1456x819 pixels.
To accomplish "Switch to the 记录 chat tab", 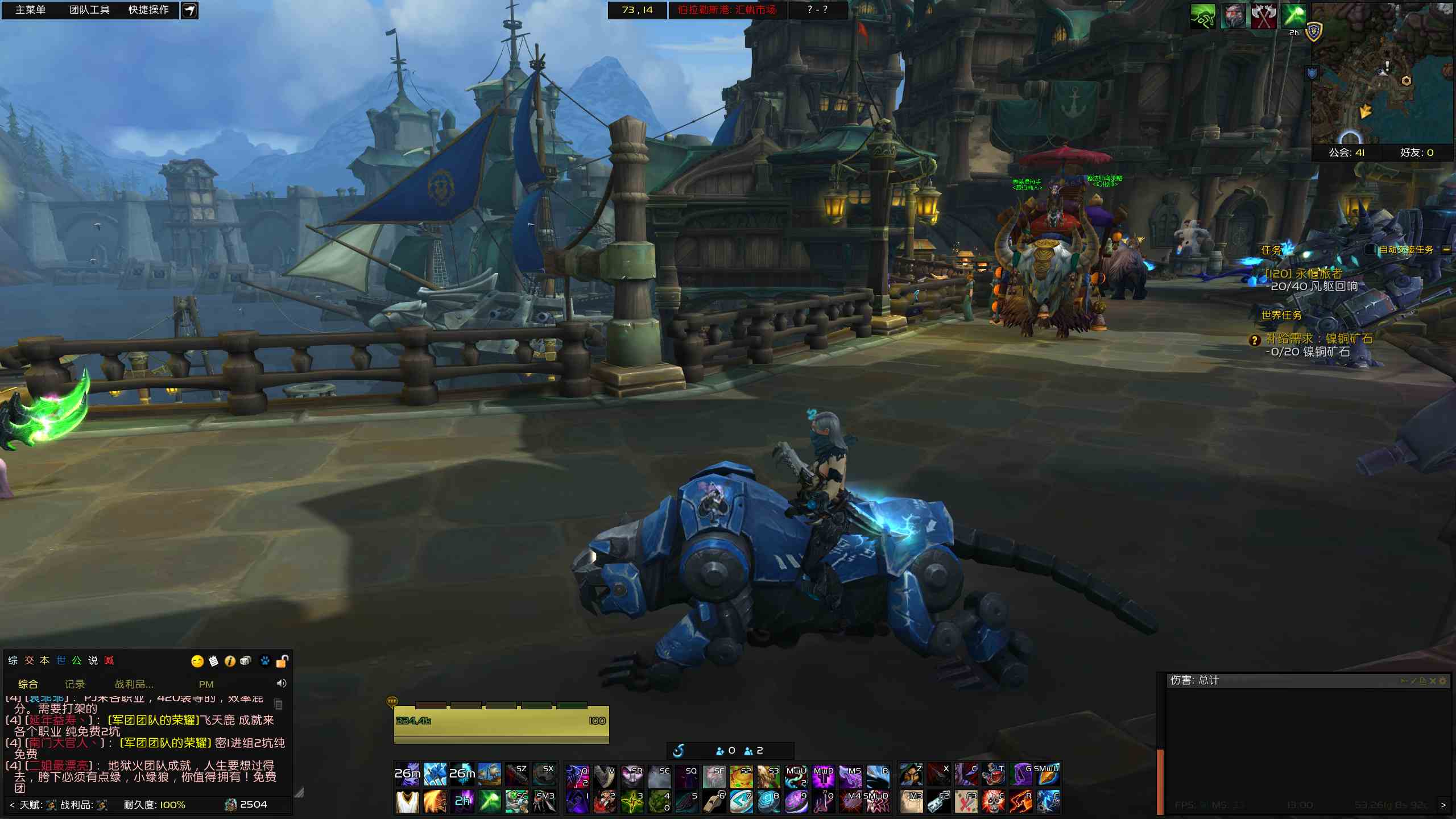I will pos(75,684).
